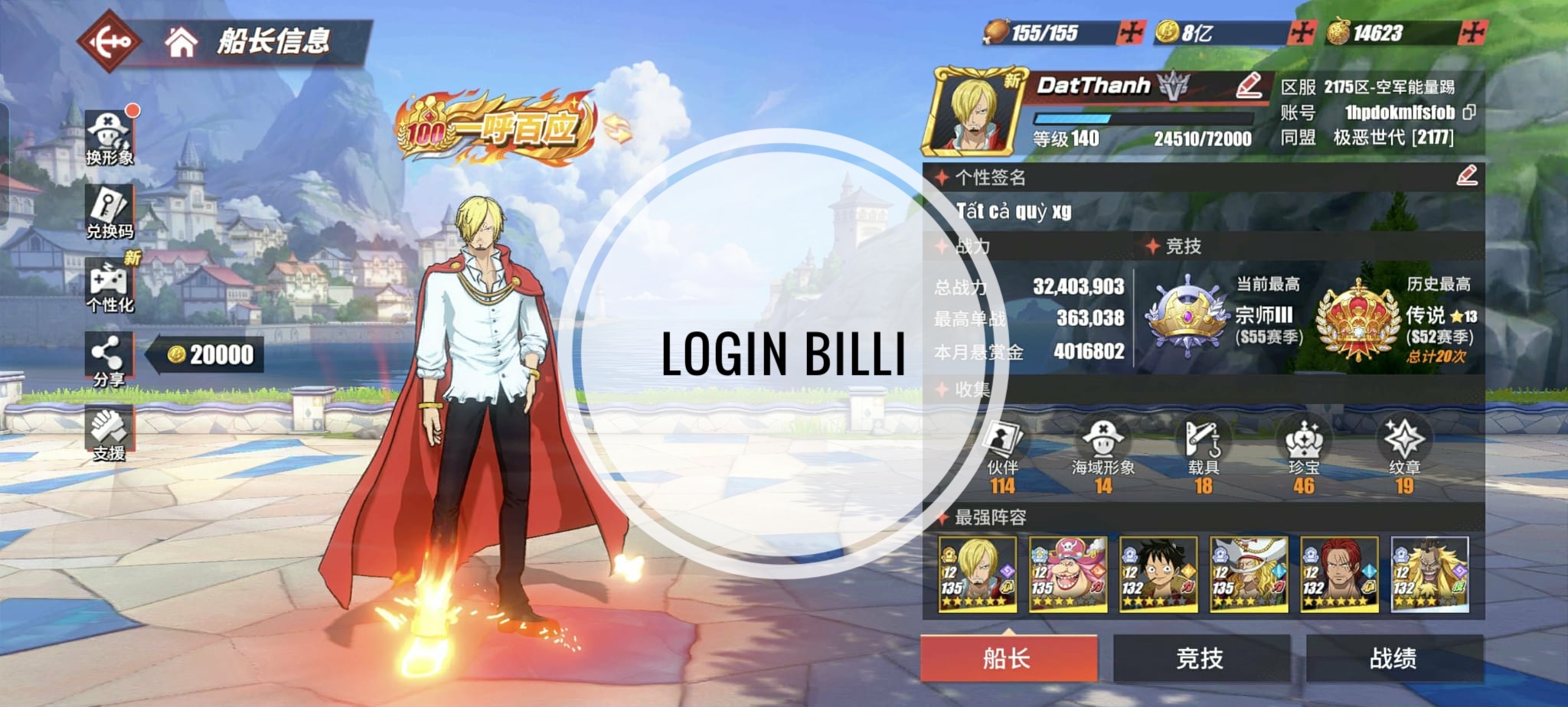
Task: Edit the 个性签名 personal signature
Action: pyautogui.click(x=1466, y=176)
